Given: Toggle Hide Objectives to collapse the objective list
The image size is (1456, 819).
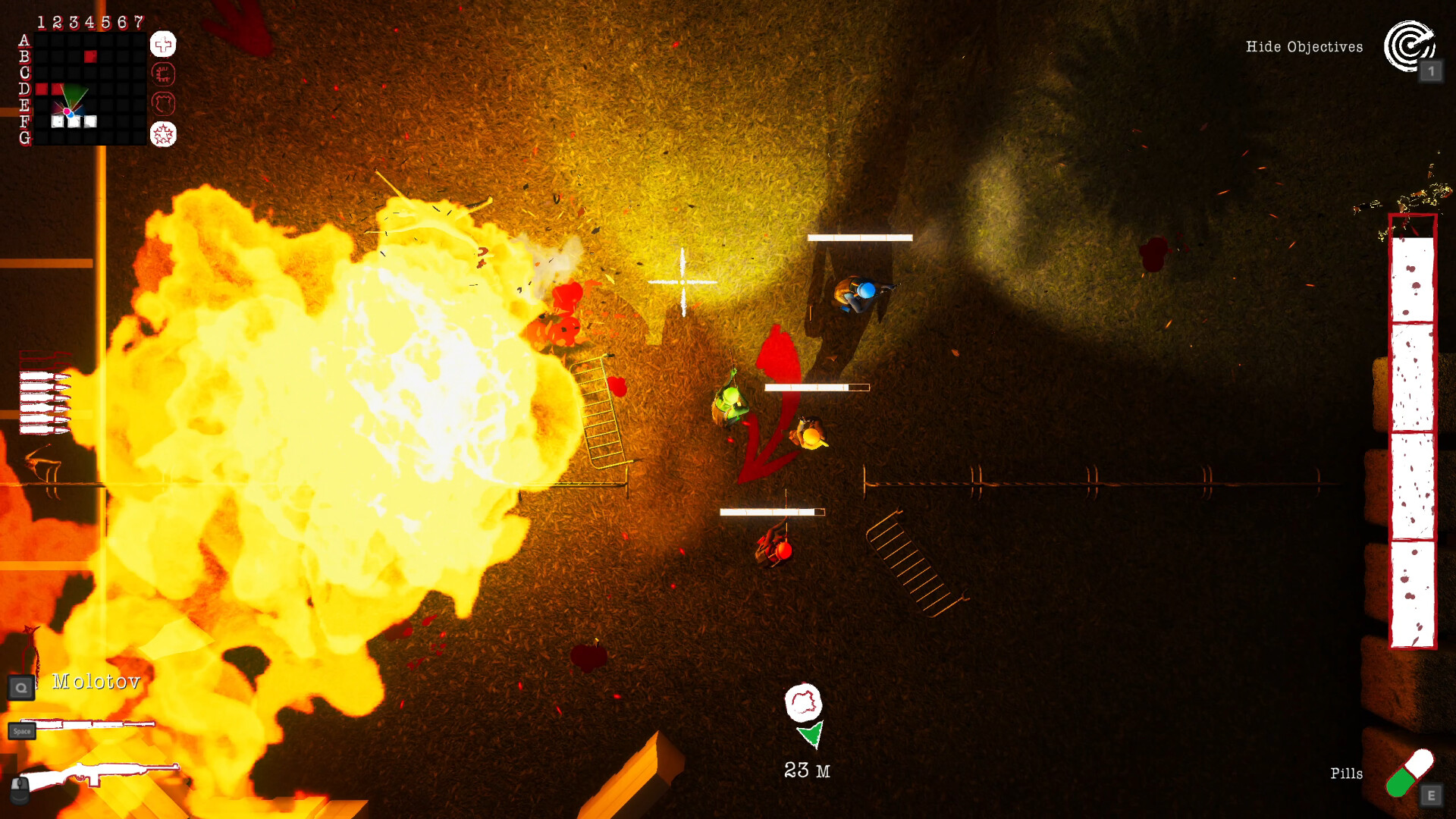Looking at the screenshot, I should pyautogui.click(x=1304, y=47).
